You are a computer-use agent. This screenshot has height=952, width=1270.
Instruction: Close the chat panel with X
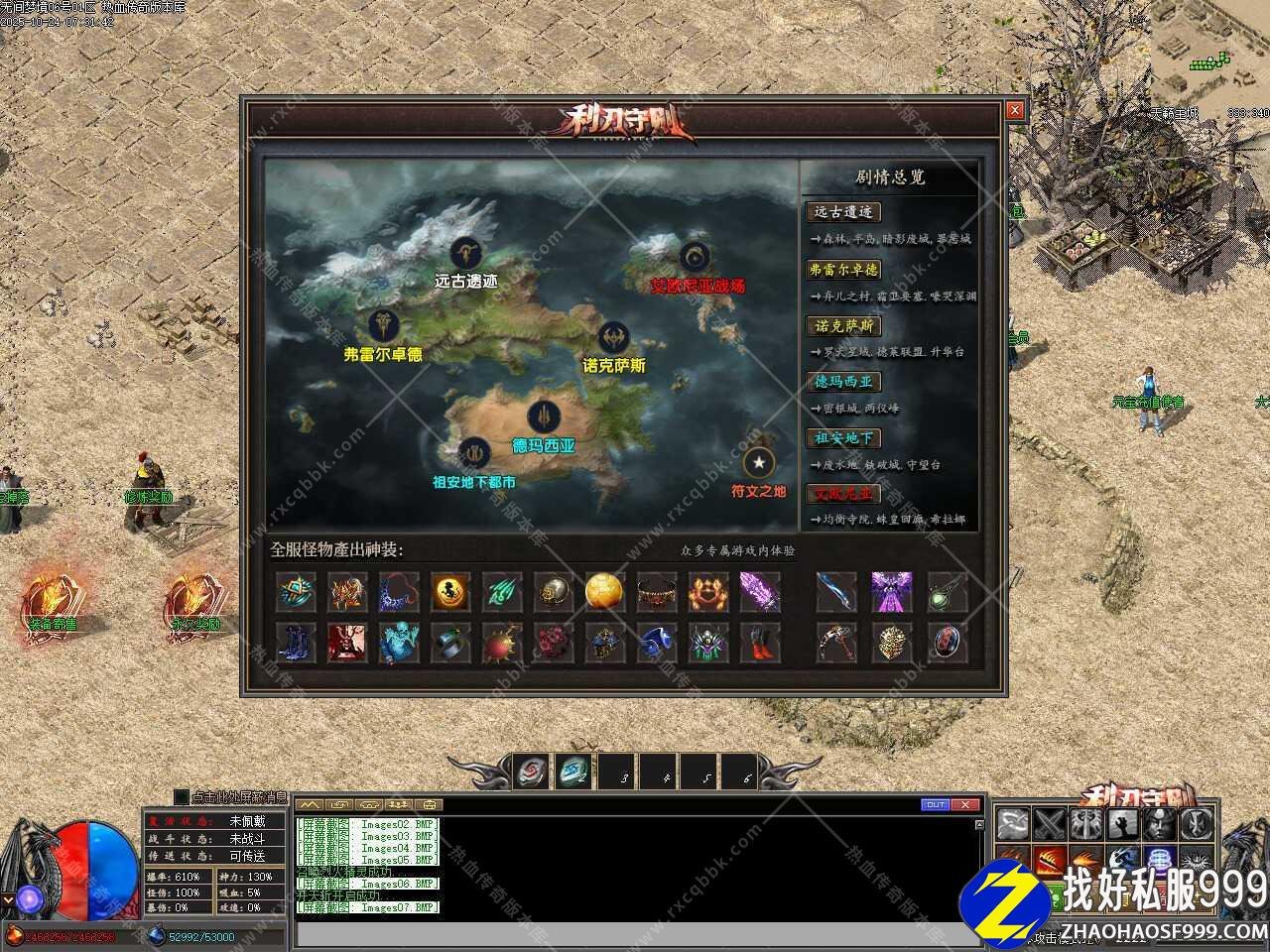click(966, 804)
